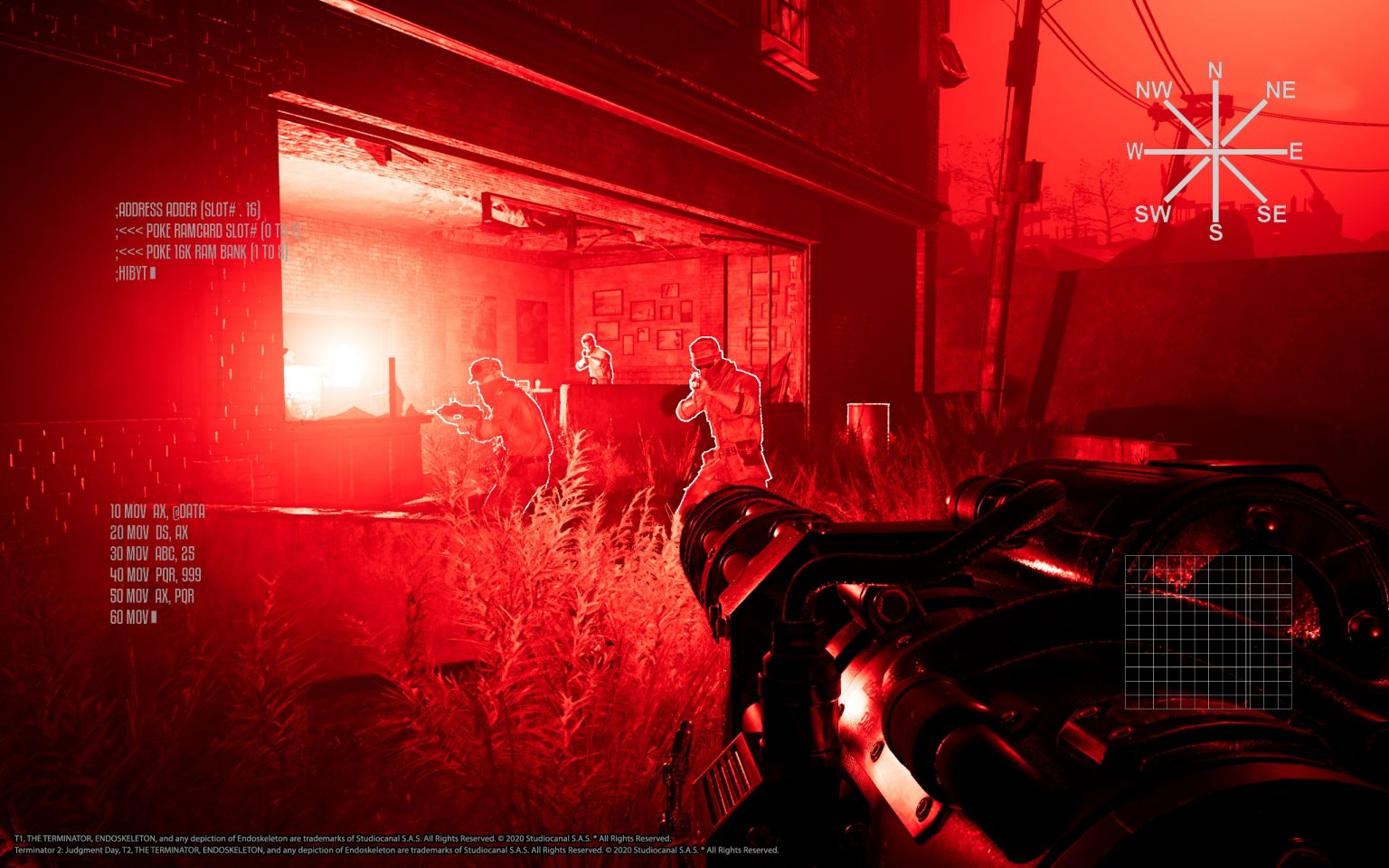Image resolution: width=1389 pixels, height=868 pixels.
Task: Select the ADDRESS ADDER header text
Action: point(188,211)
